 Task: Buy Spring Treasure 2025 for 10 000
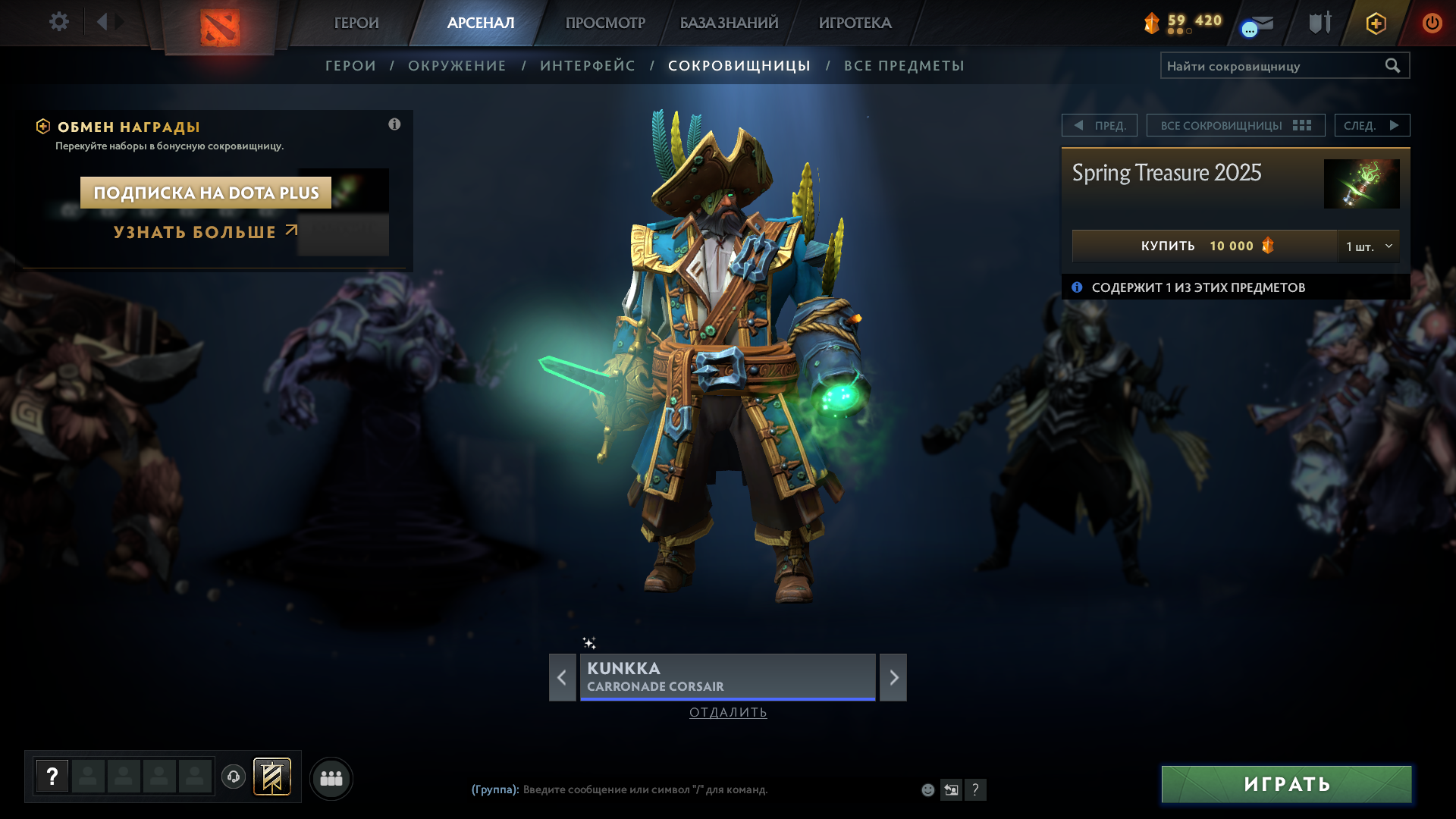1204,246
